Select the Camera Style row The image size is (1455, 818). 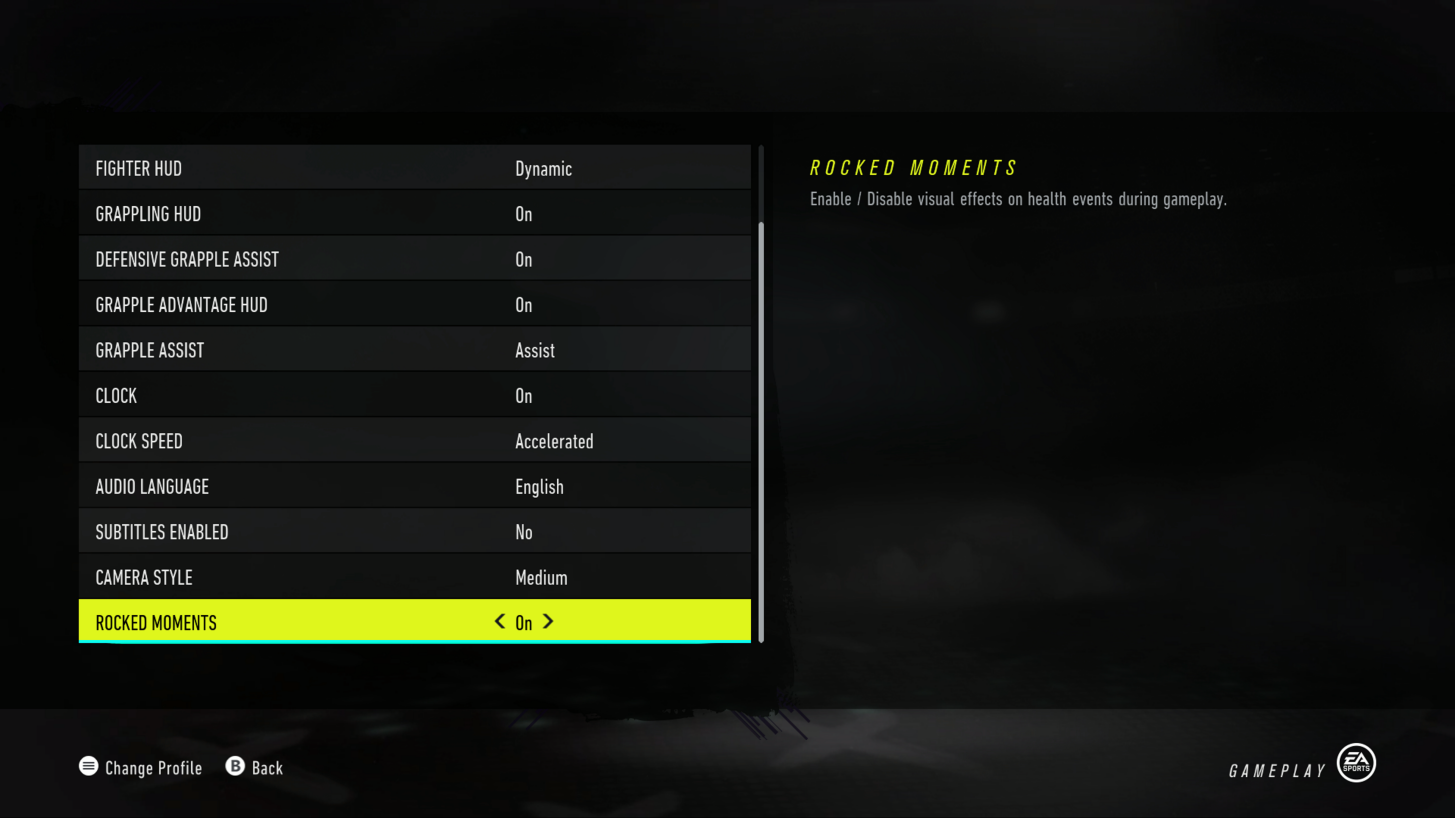(414, 577)
